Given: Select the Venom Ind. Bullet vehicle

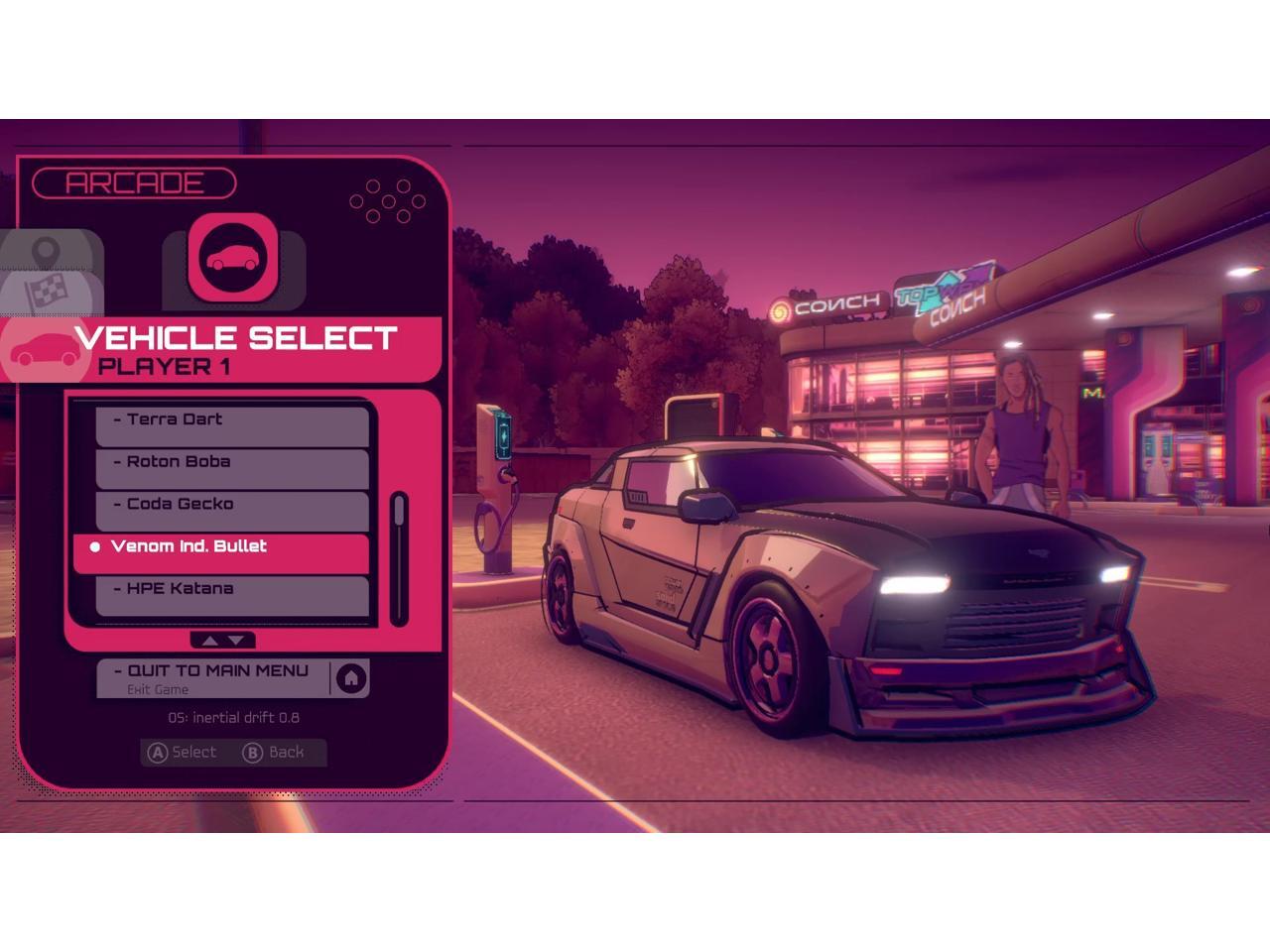Looking at the screenshot, I should click(x=222, y=547).
